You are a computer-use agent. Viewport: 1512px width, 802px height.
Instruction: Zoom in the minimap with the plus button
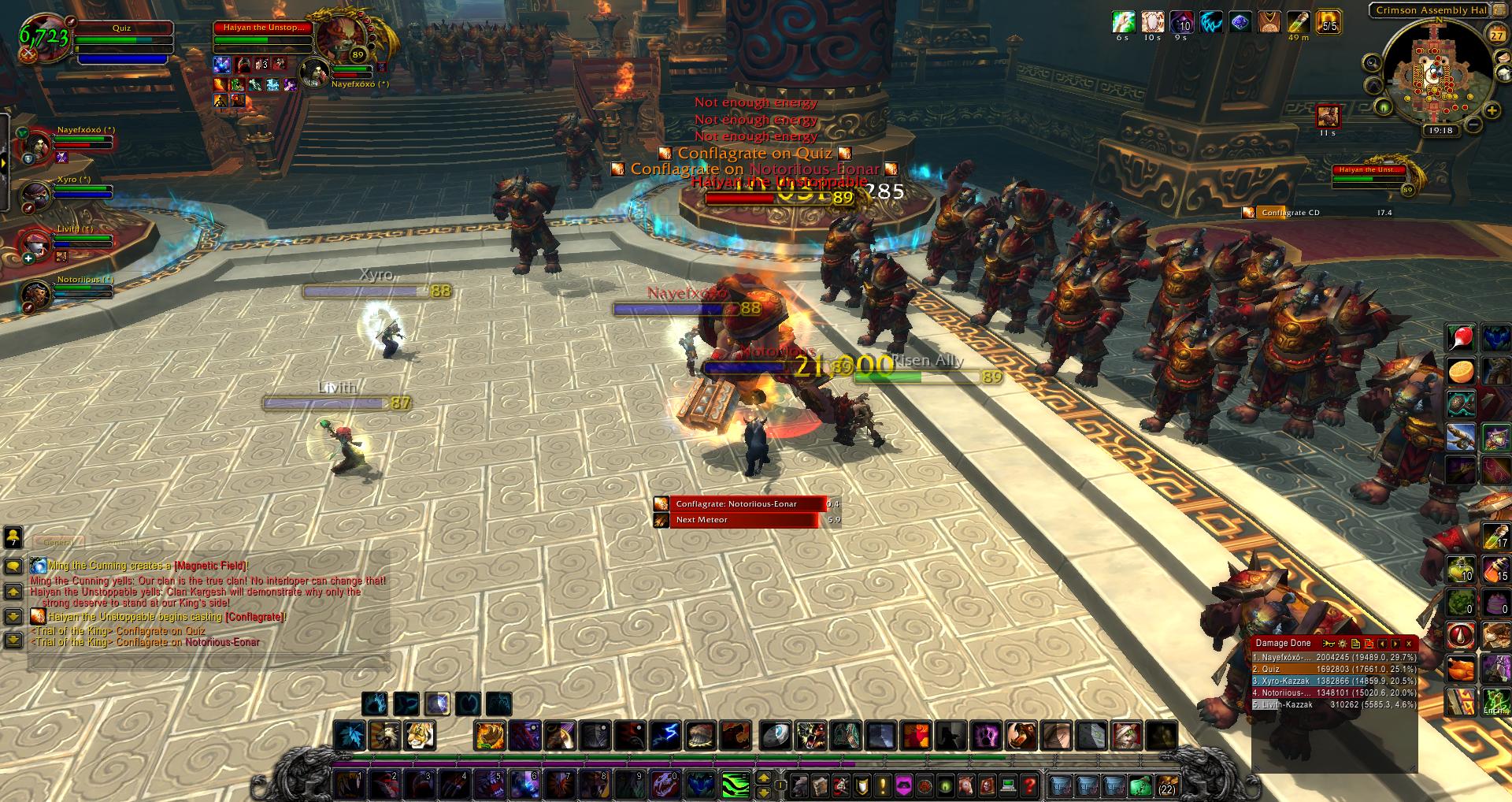pos(1492,111)
